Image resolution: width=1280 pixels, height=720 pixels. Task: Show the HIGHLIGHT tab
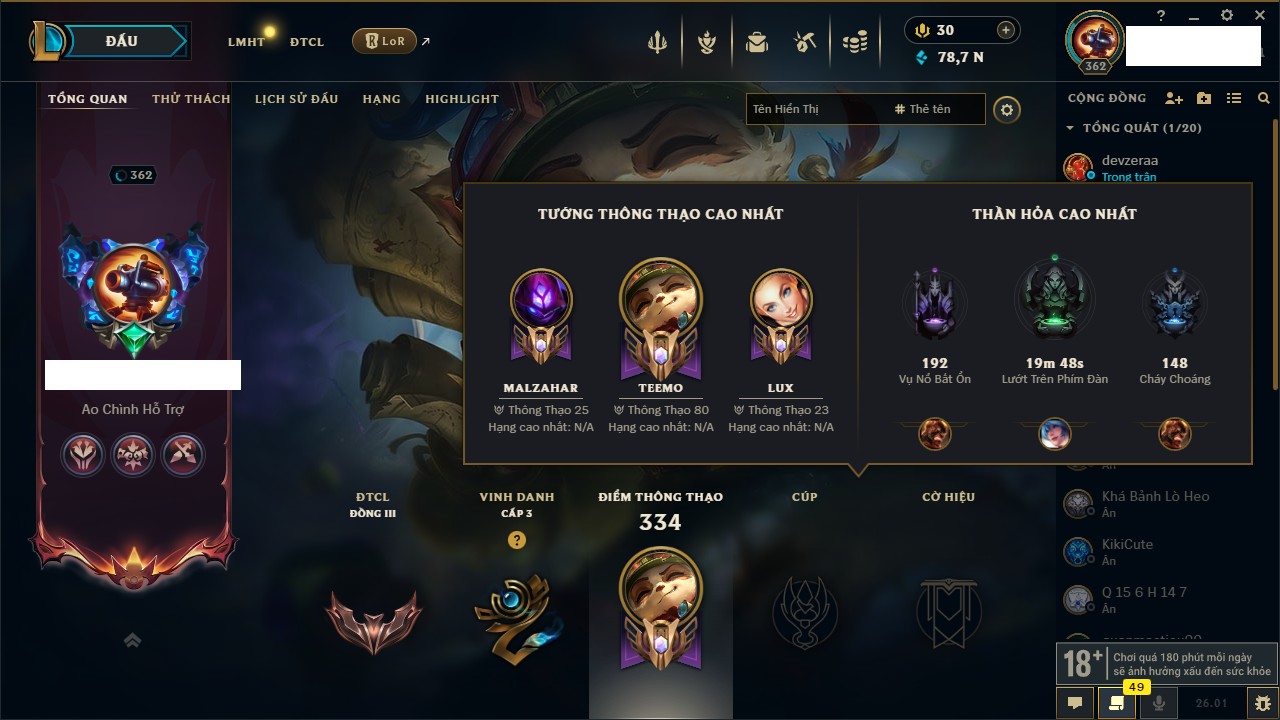(x=461, y=99)
